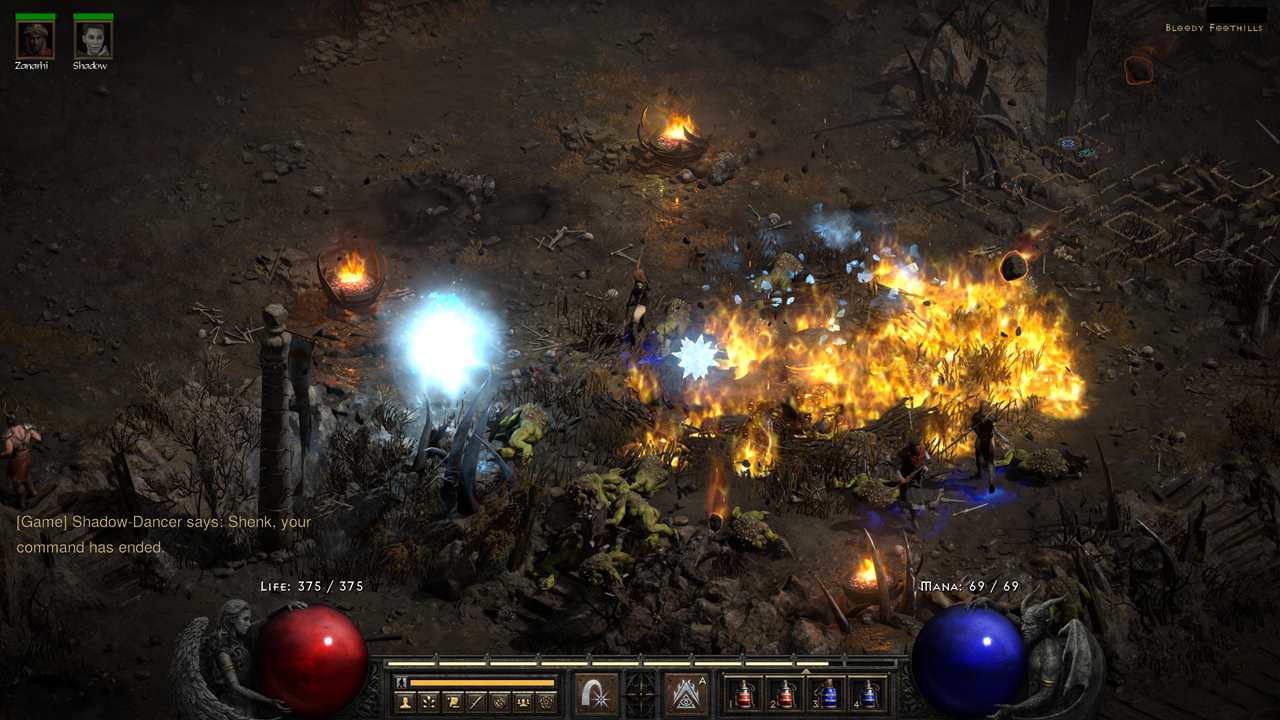1280x720 pixels.
Task: Choose the right-click eye-pyramid skill
Action: [x=686, y=693]
